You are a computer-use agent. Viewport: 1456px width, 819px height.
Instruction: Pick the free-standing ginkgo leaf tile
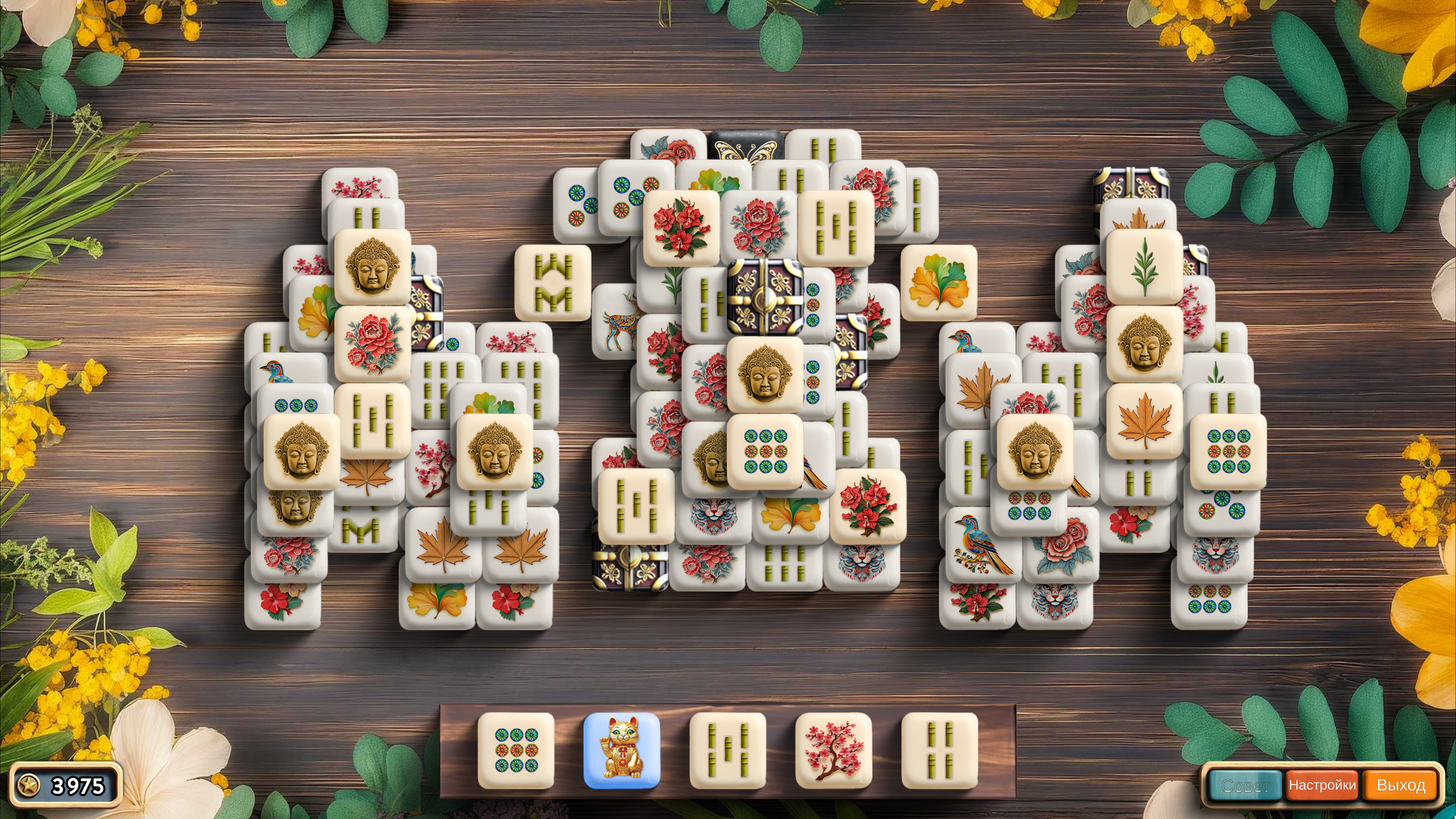coord(938,283)
